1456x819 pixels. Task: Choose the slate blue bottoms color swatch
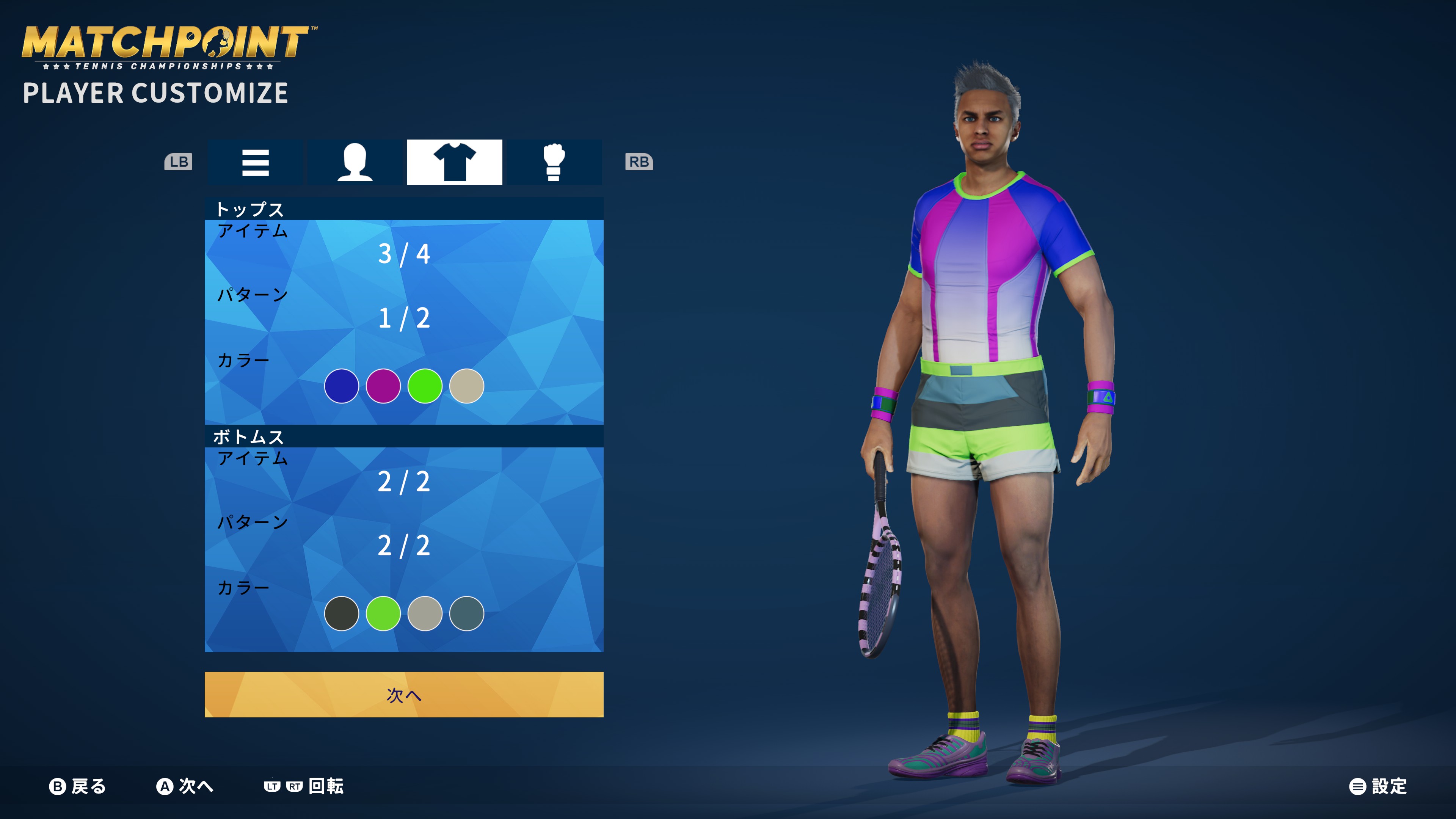click(466, 613)
